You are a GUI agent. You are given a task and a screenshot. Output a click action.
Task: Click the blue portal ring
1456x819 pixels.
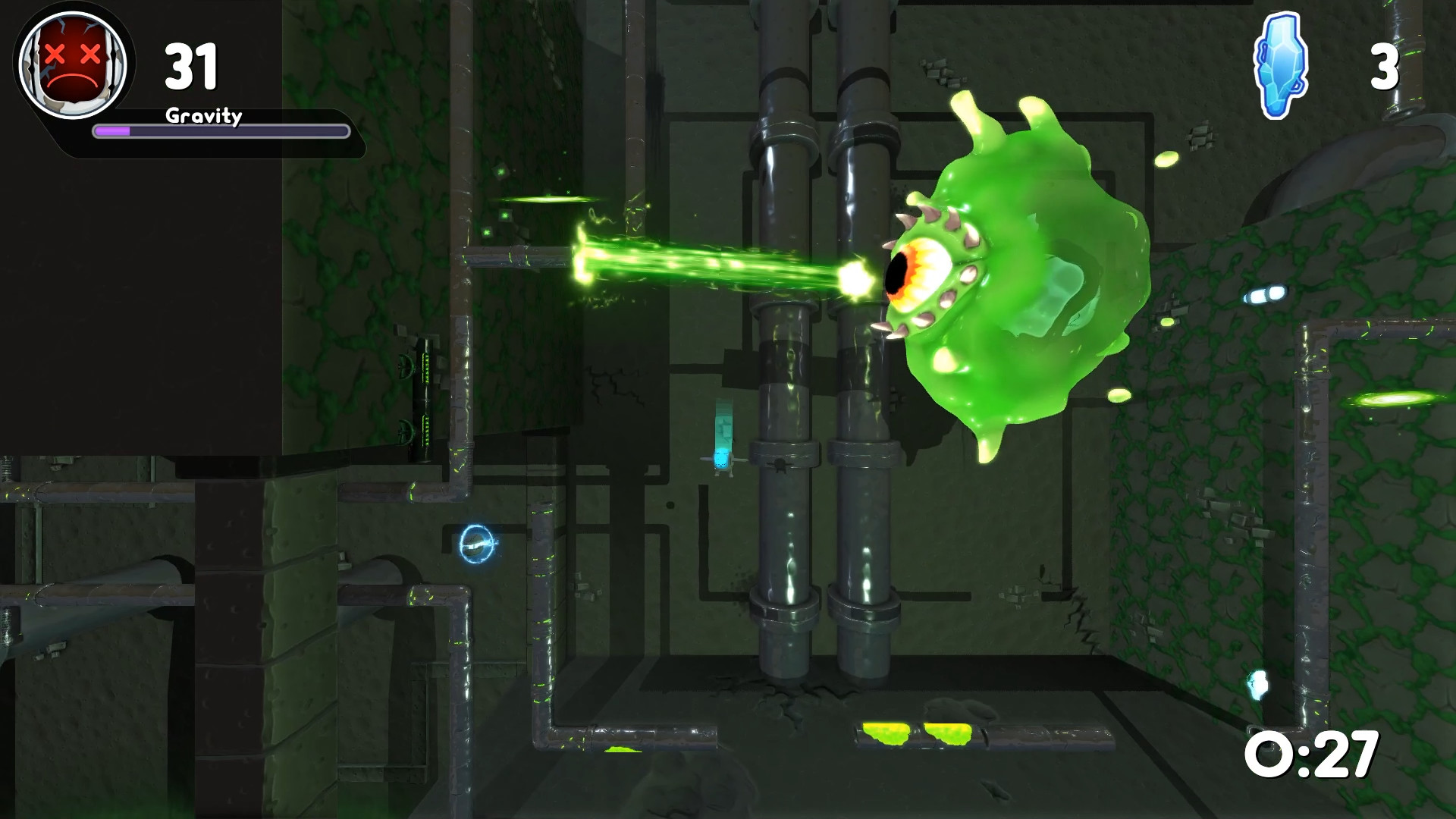coord(478,544)
